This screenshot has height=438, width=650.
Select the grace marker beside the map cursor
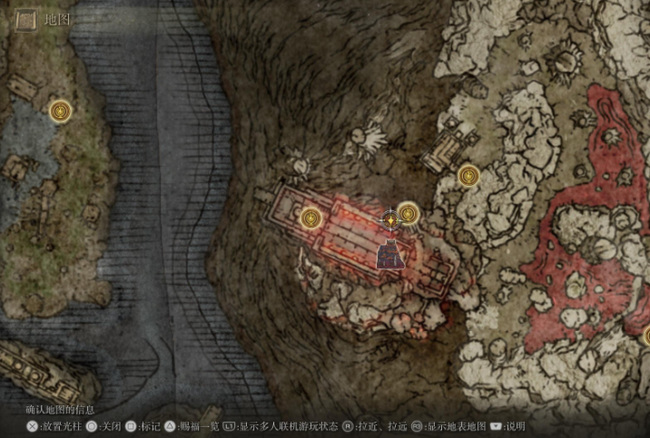408,212
